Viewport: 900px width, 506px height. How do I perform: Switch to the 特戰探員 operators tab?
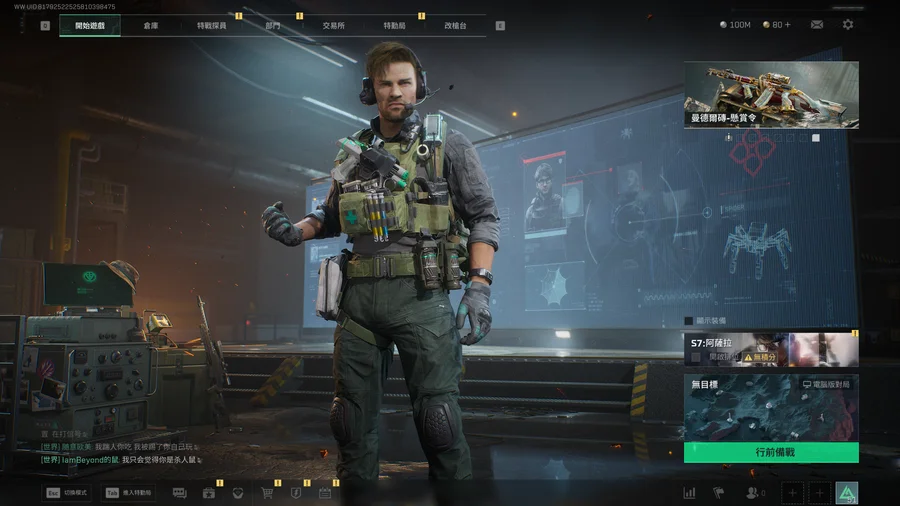(211, 25)
